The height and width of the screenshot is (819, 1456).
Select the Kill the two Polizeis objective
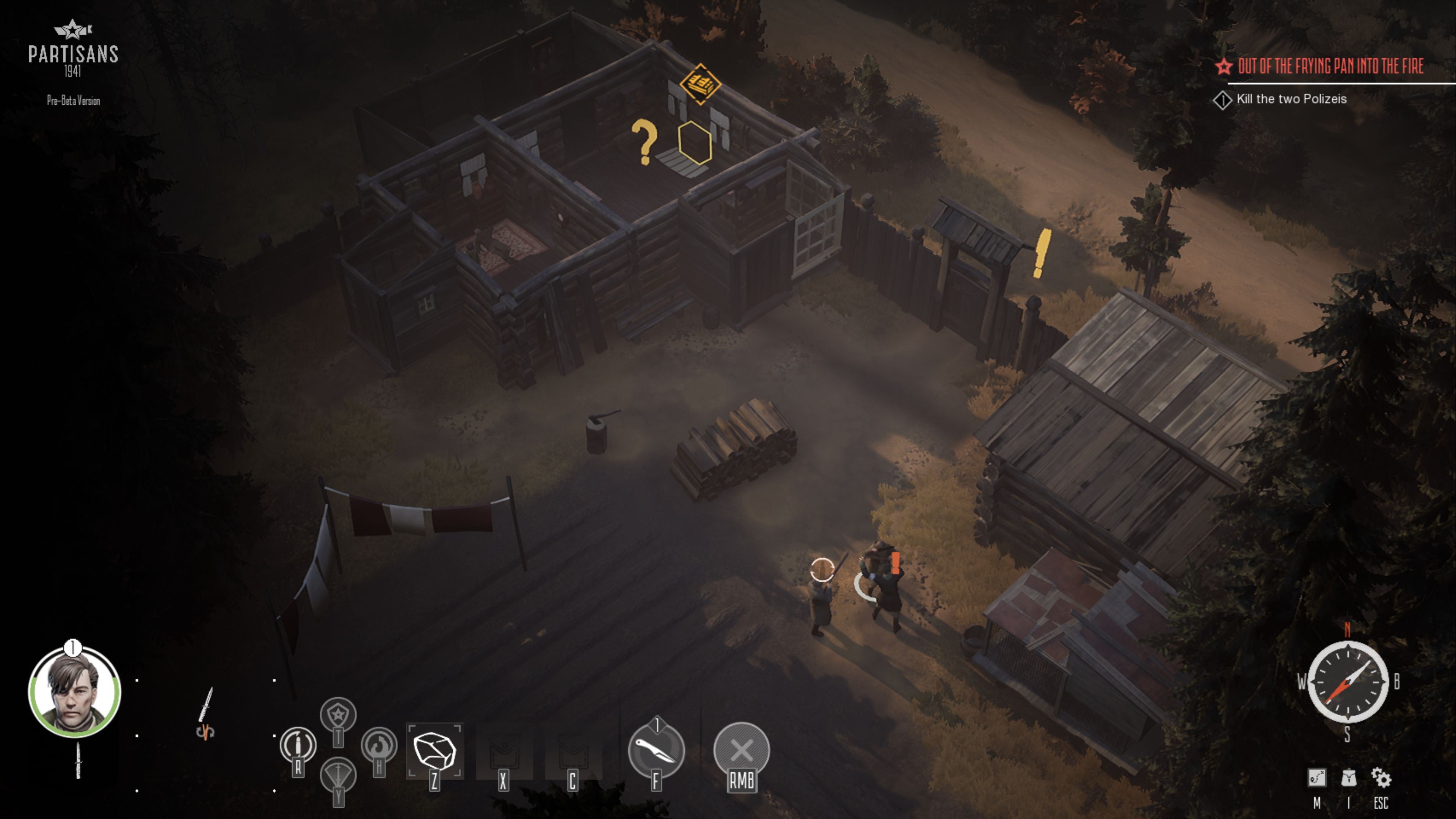1291,99
